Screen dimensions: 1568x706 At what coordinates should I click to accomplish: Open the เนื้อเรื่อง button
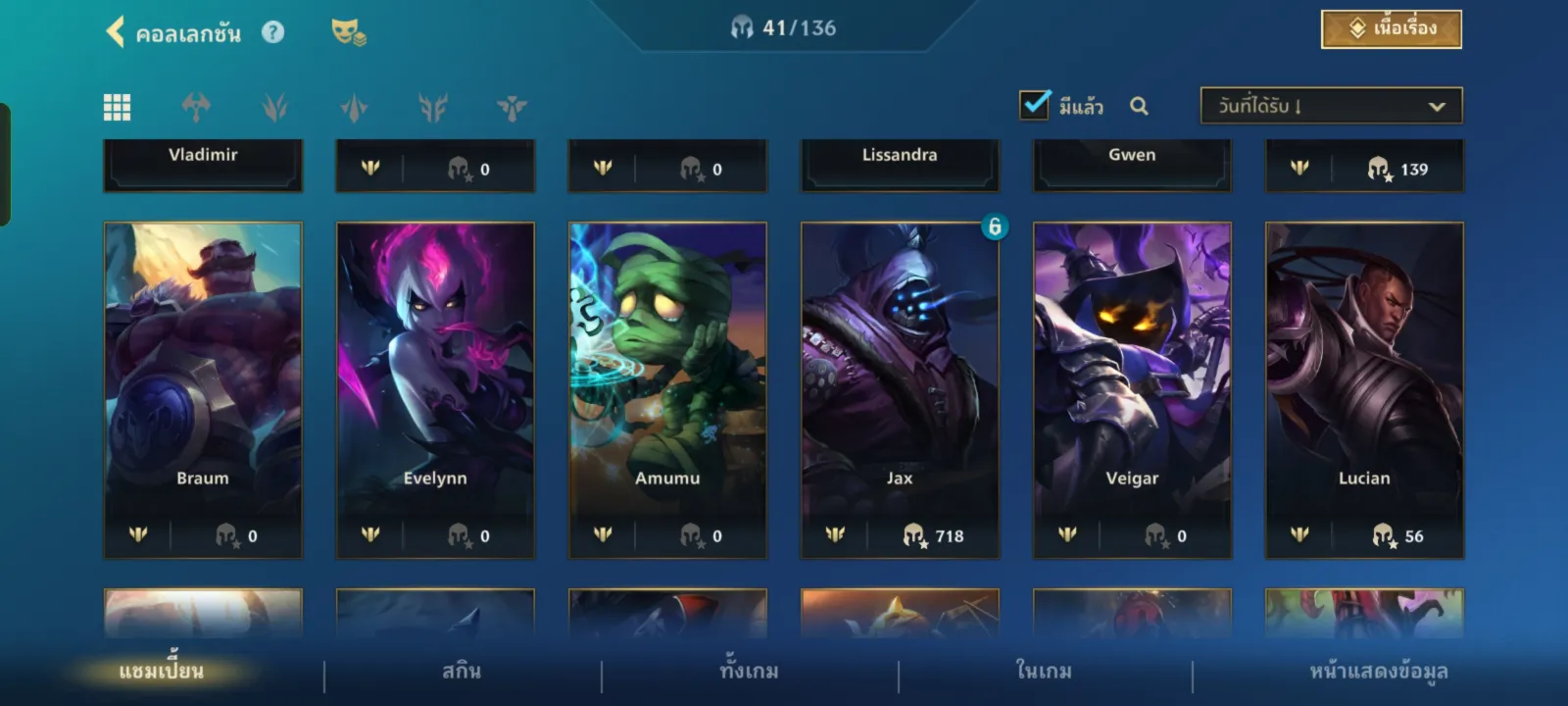[x=1391, y=29]
